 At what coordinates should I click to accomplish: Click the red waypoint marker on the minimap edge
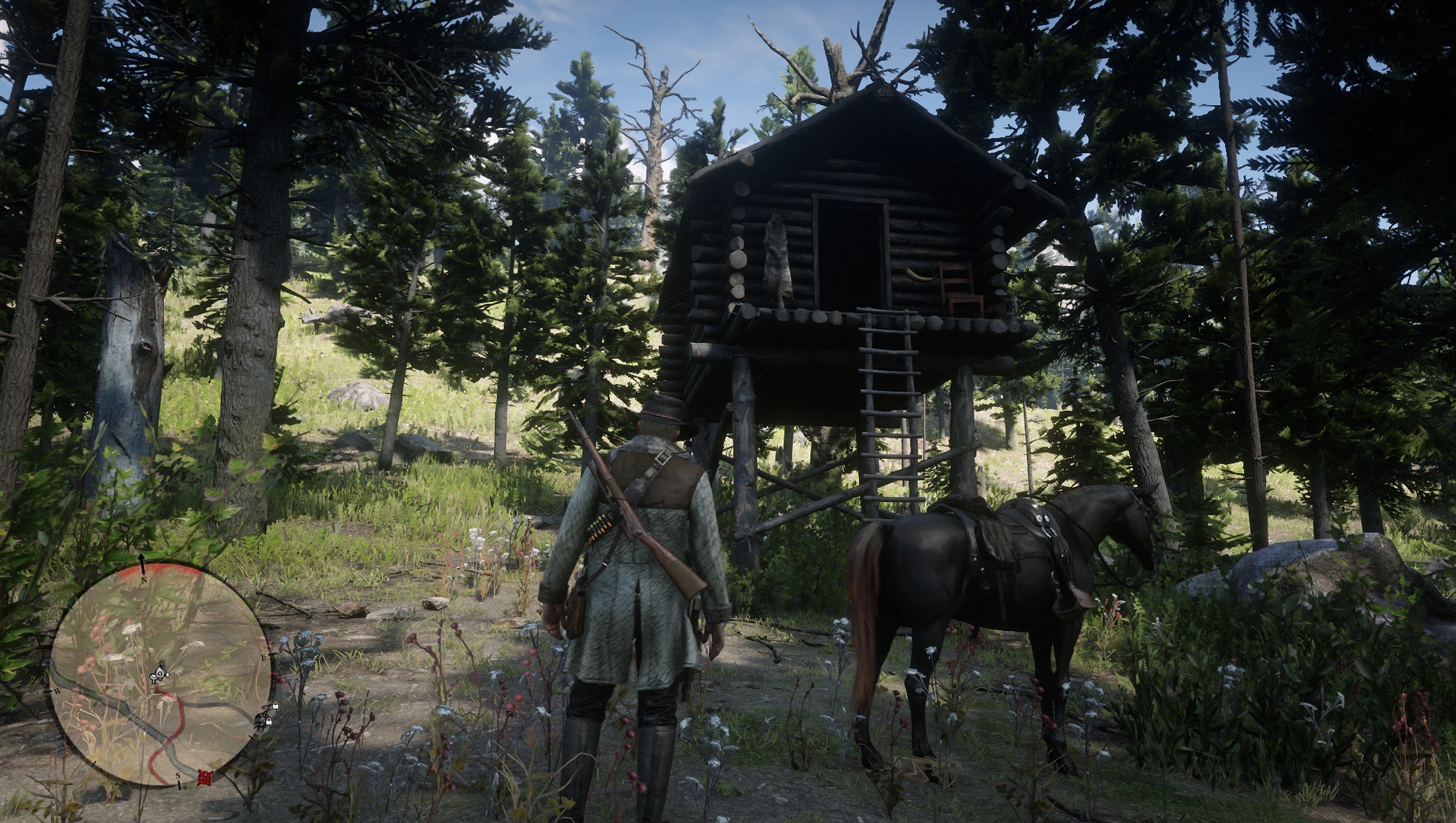point(204,777)
